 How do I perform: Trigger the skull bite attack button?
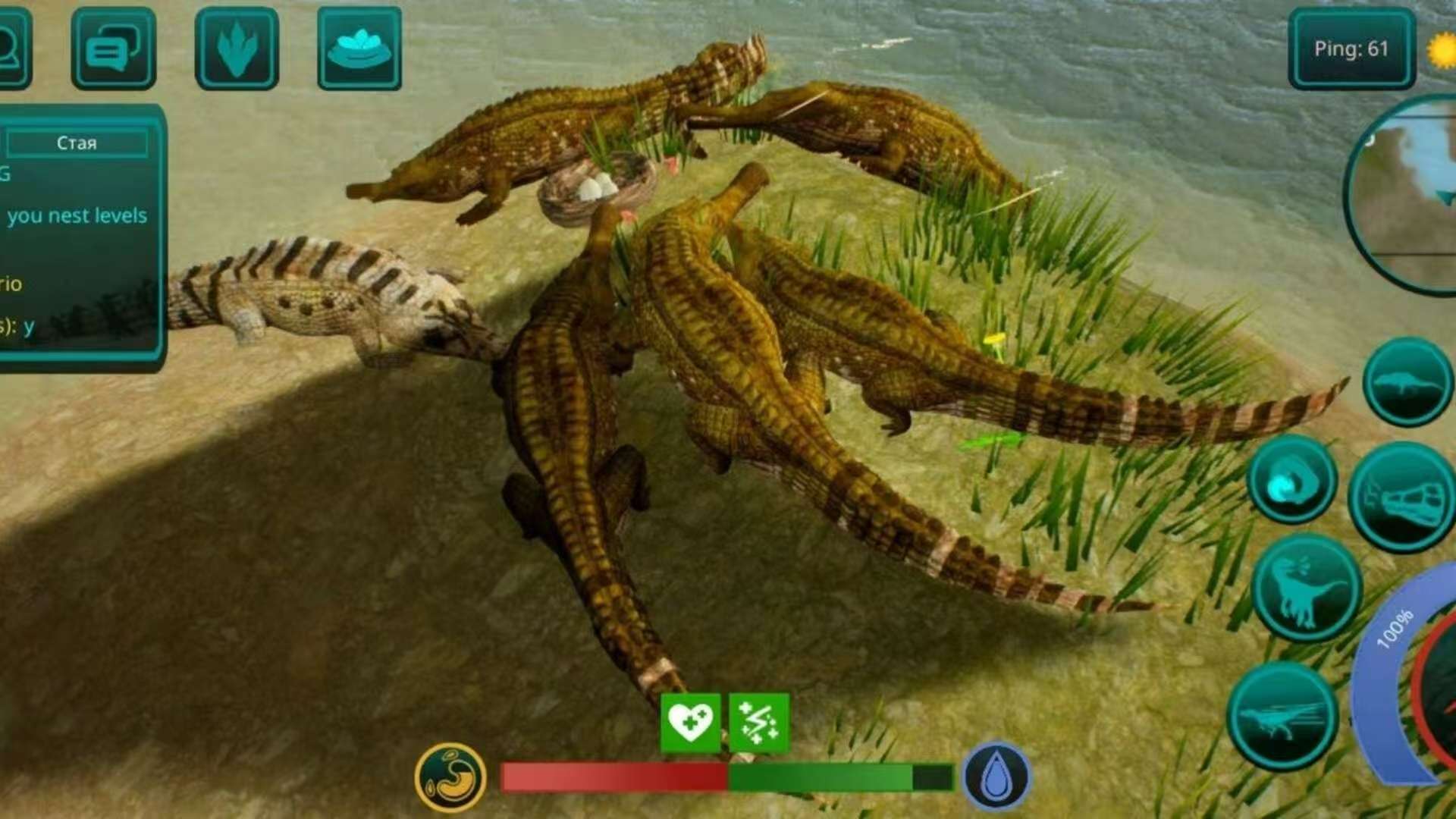click(x=1403, y=497)
